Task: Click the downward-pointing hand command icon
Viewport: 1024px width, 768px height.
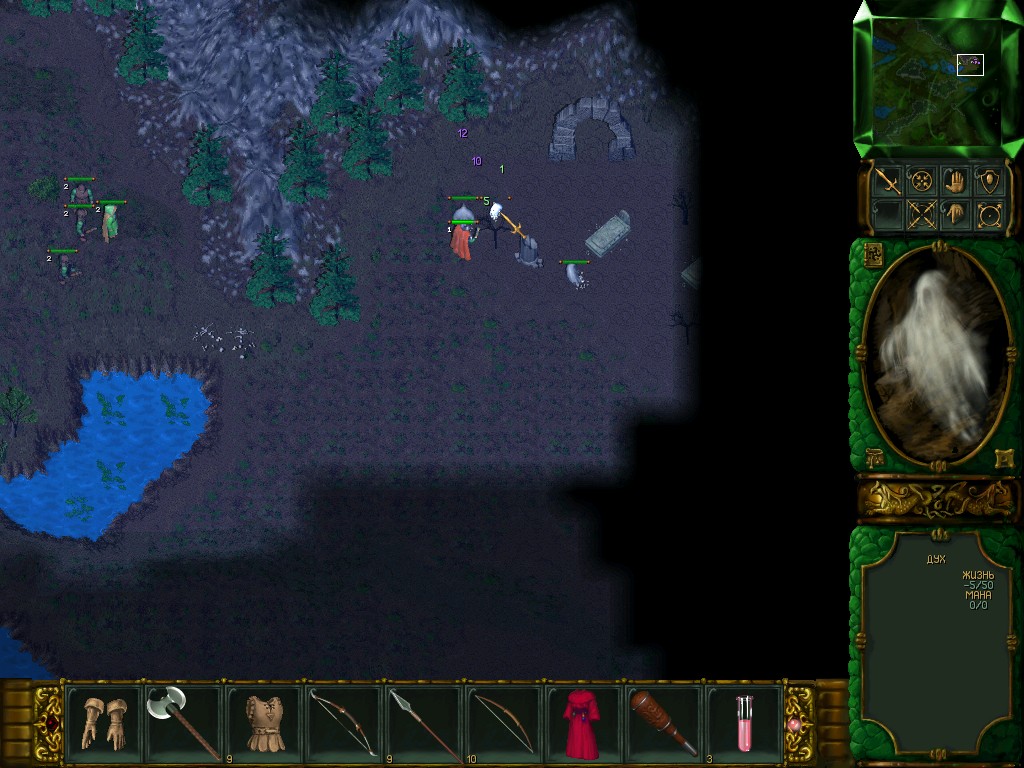Action: click(x=955, y=214)
